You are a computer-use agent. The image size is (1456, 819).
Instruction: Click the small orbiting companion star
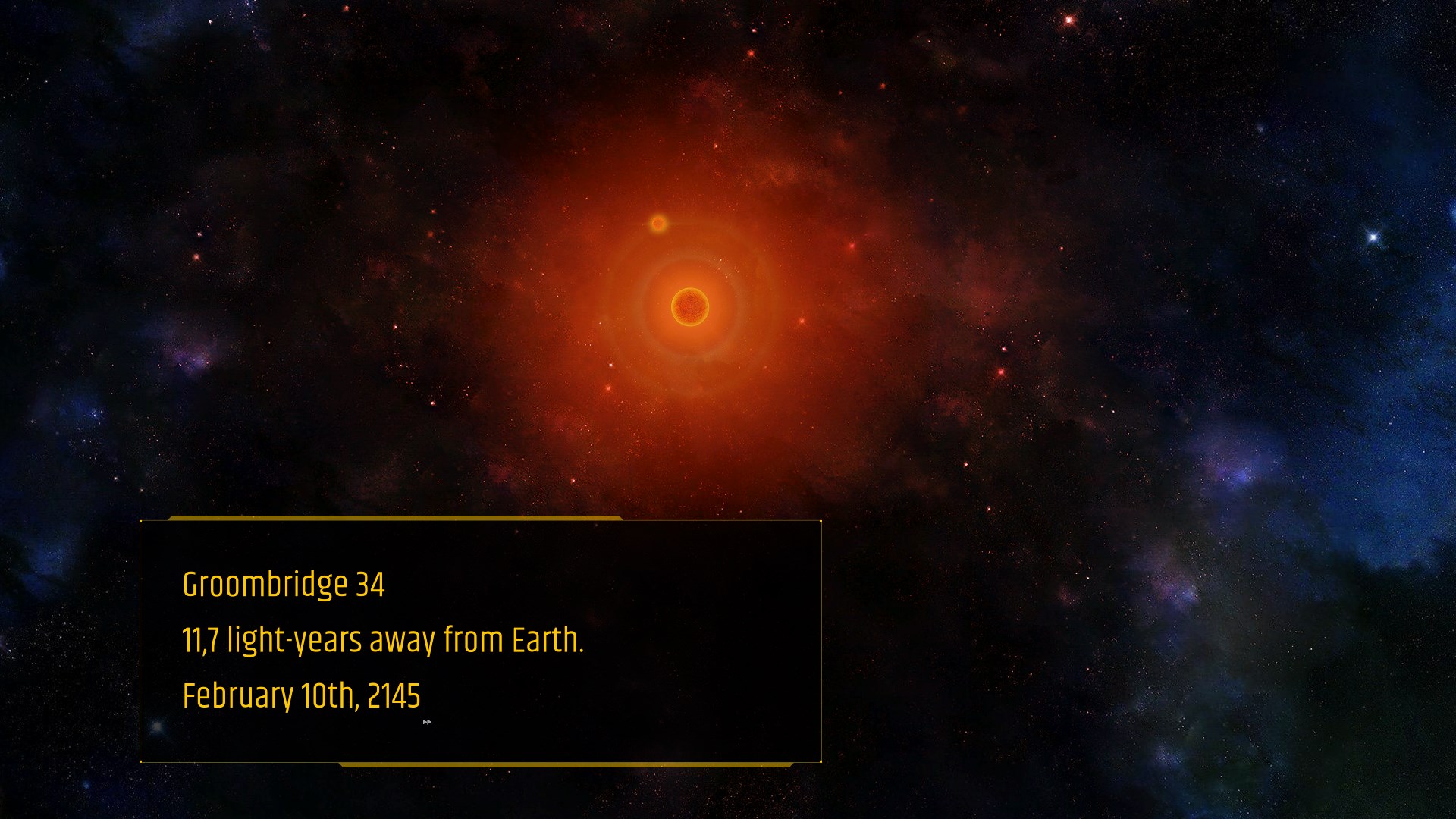point(657,224)
